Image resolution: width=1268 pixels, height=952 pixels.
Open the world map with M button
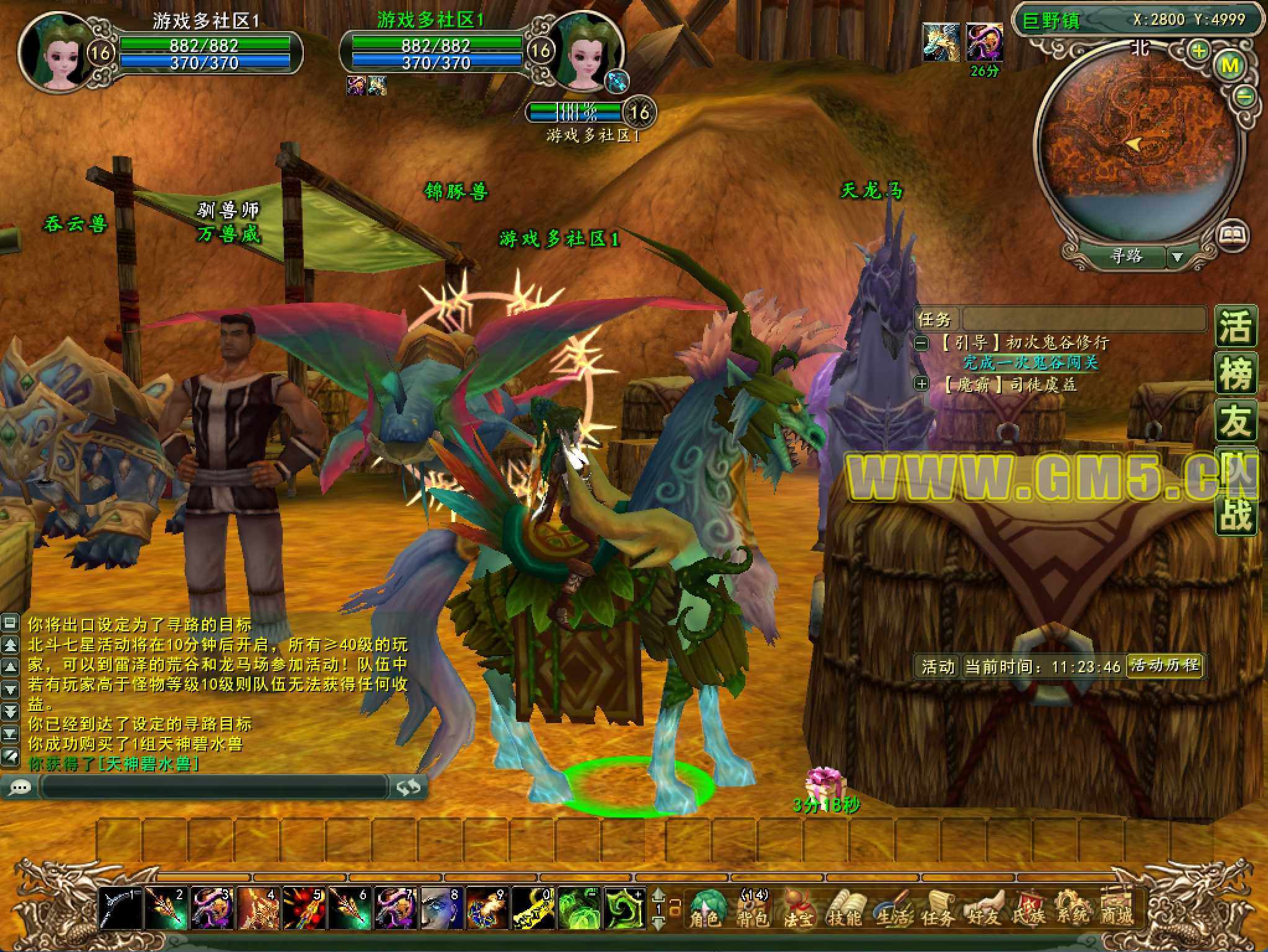(x=1230, y=66)
